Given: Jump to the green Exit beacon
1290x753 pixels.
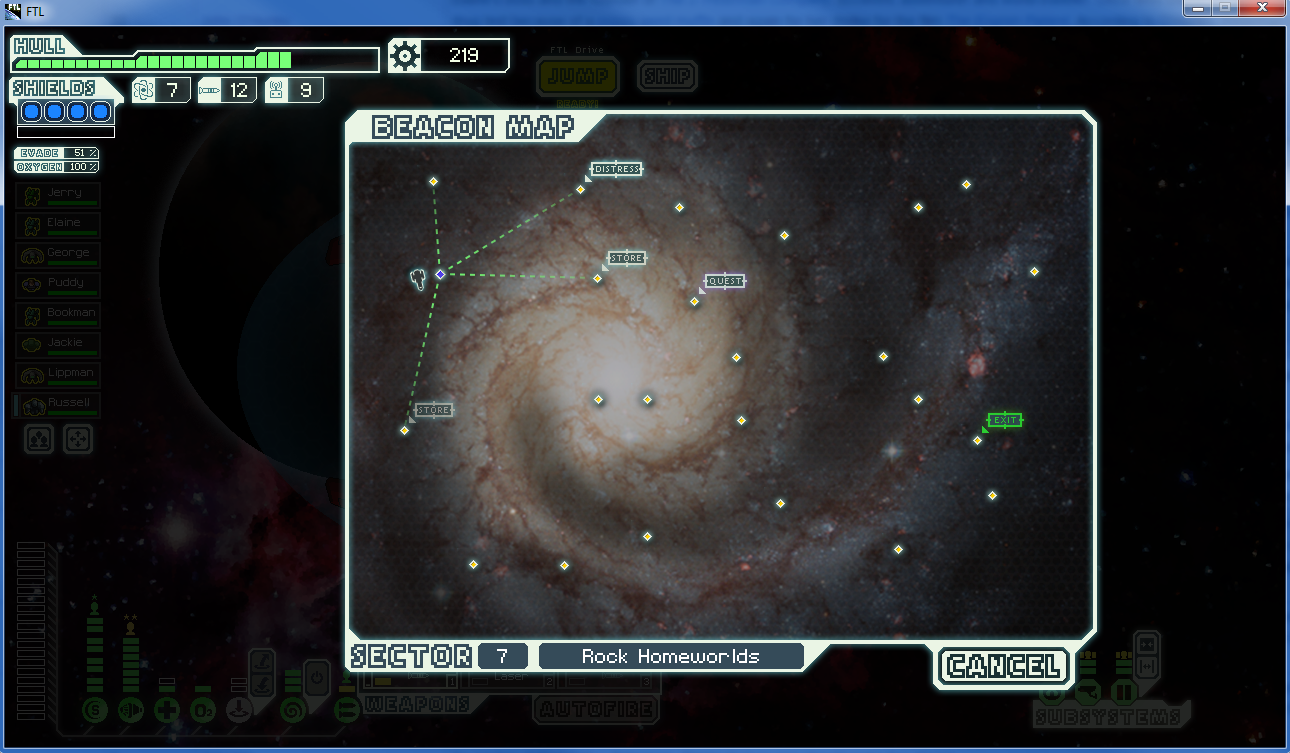Looking at the screenshot, I should (x=978, y=440).
